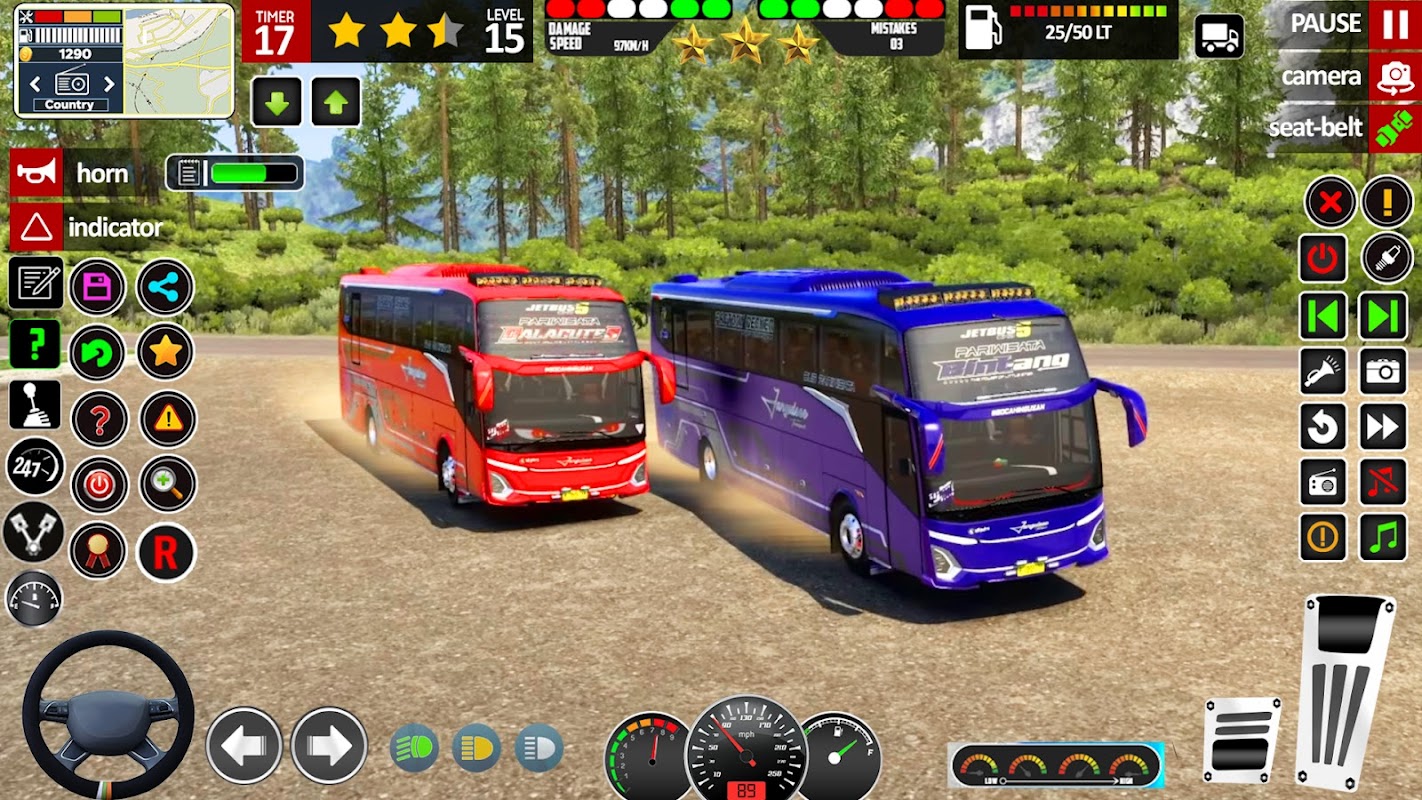This screenshot has height=800, width=1422.
Task: Click the purple save disk icon
Action: [98, 288]
